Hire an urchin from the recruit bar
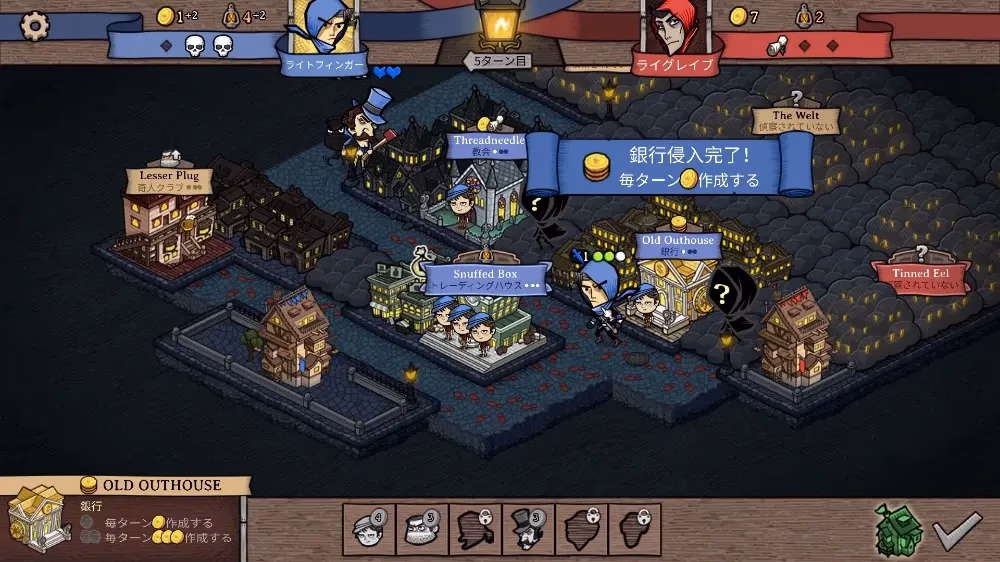This screenshot has width=1000, height=562. 369,529
